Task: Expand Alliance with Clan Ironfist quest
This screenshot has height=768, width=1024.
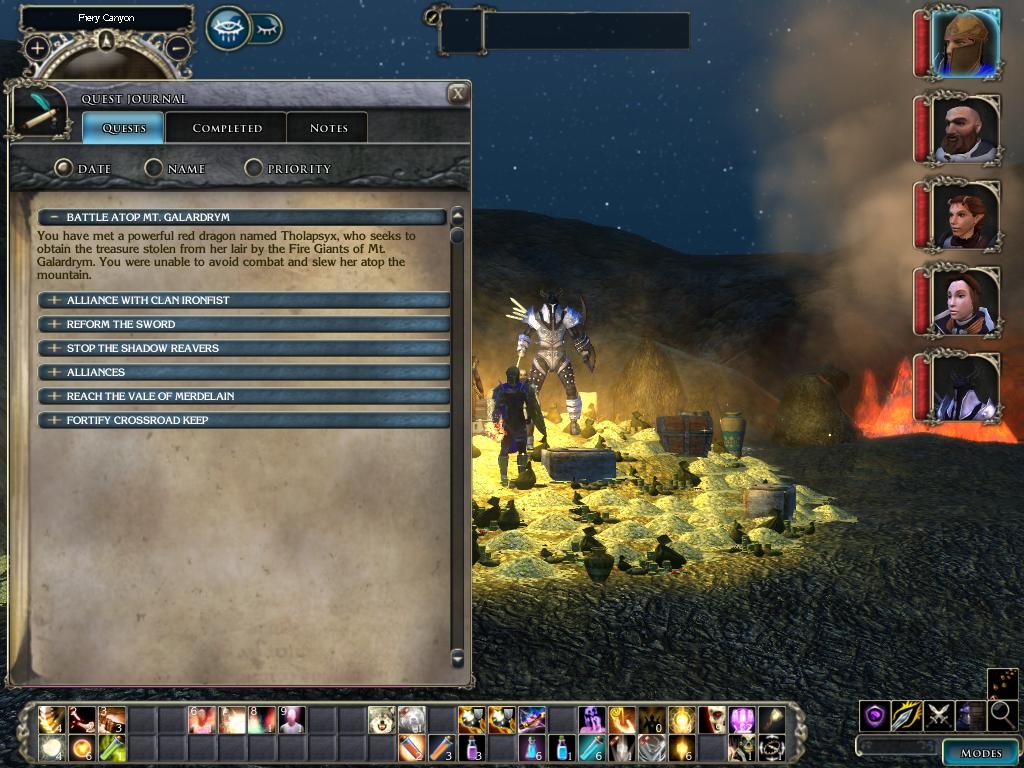Action: click(x=54, y=300)
